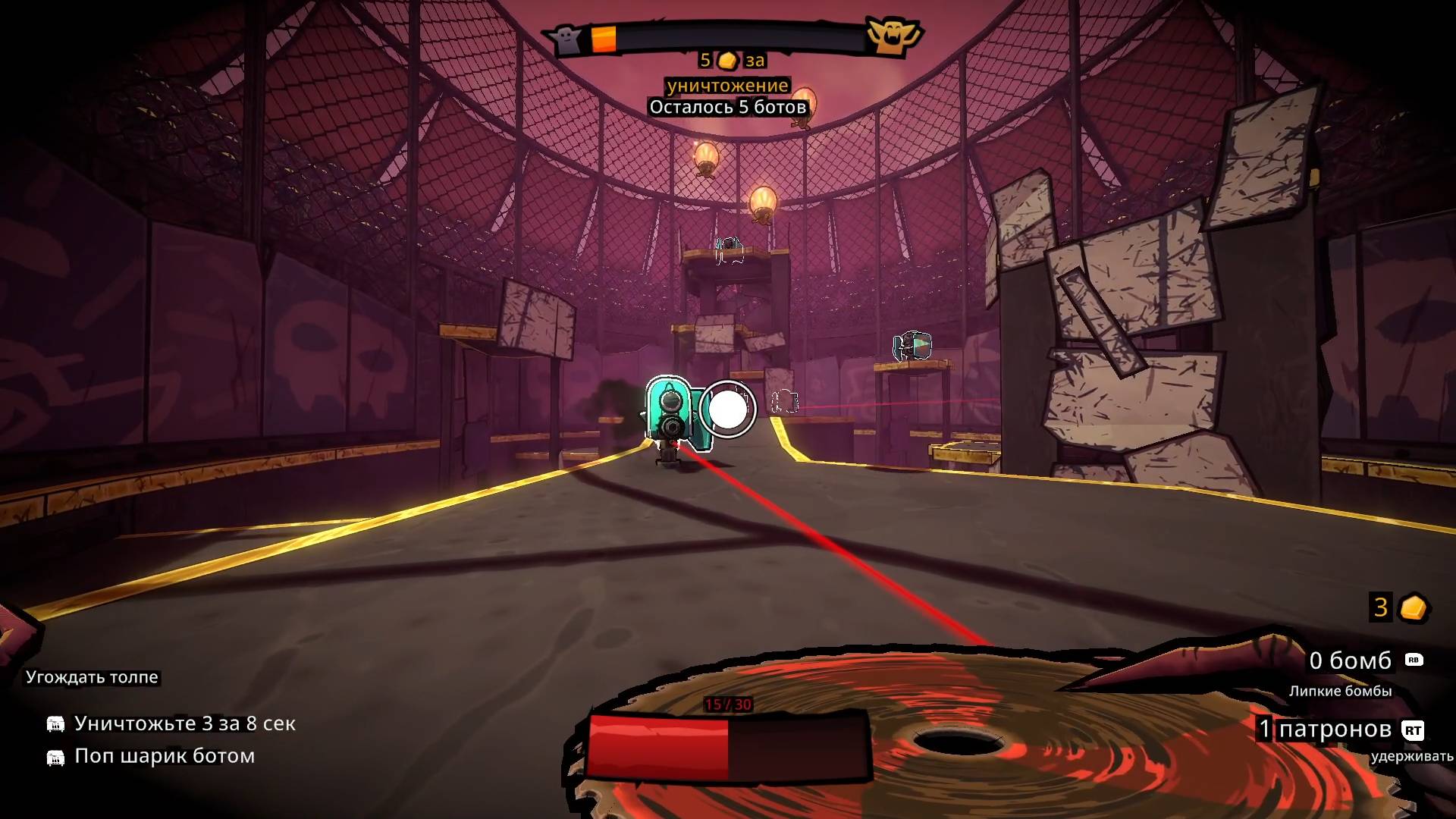
Task: Select the "Уничтожьте 3 за 8 сек" objective
Action: (184, 724)
